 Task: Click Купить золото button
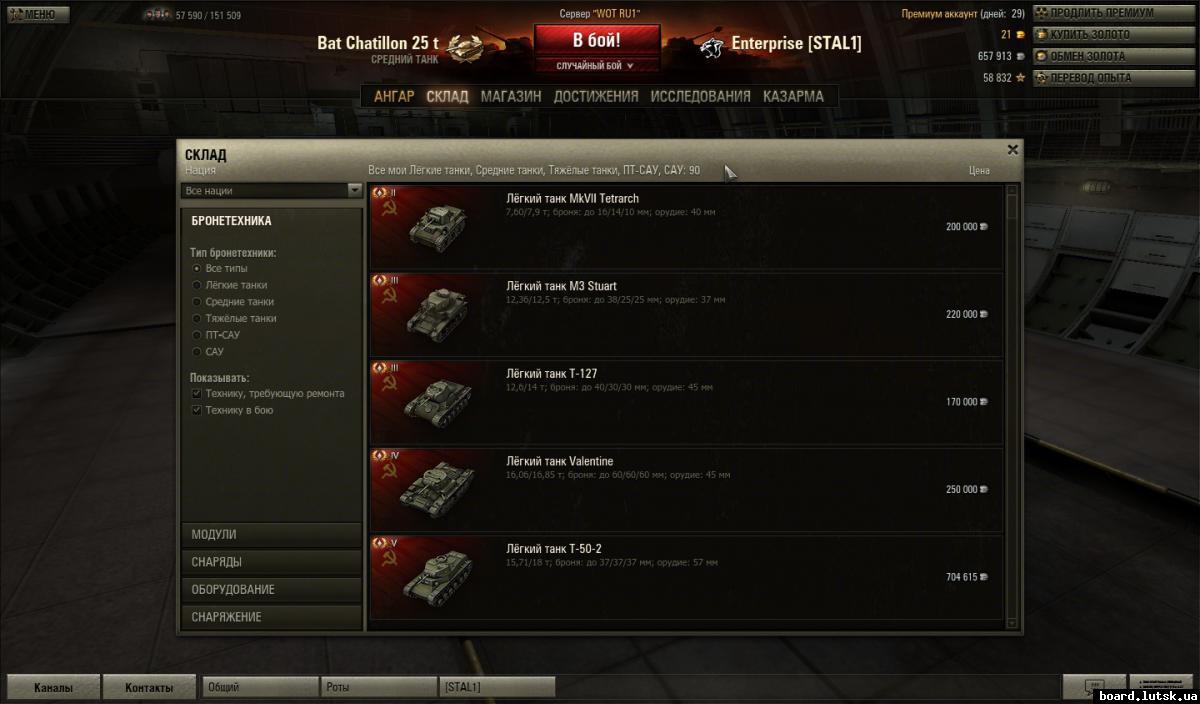1099,35
